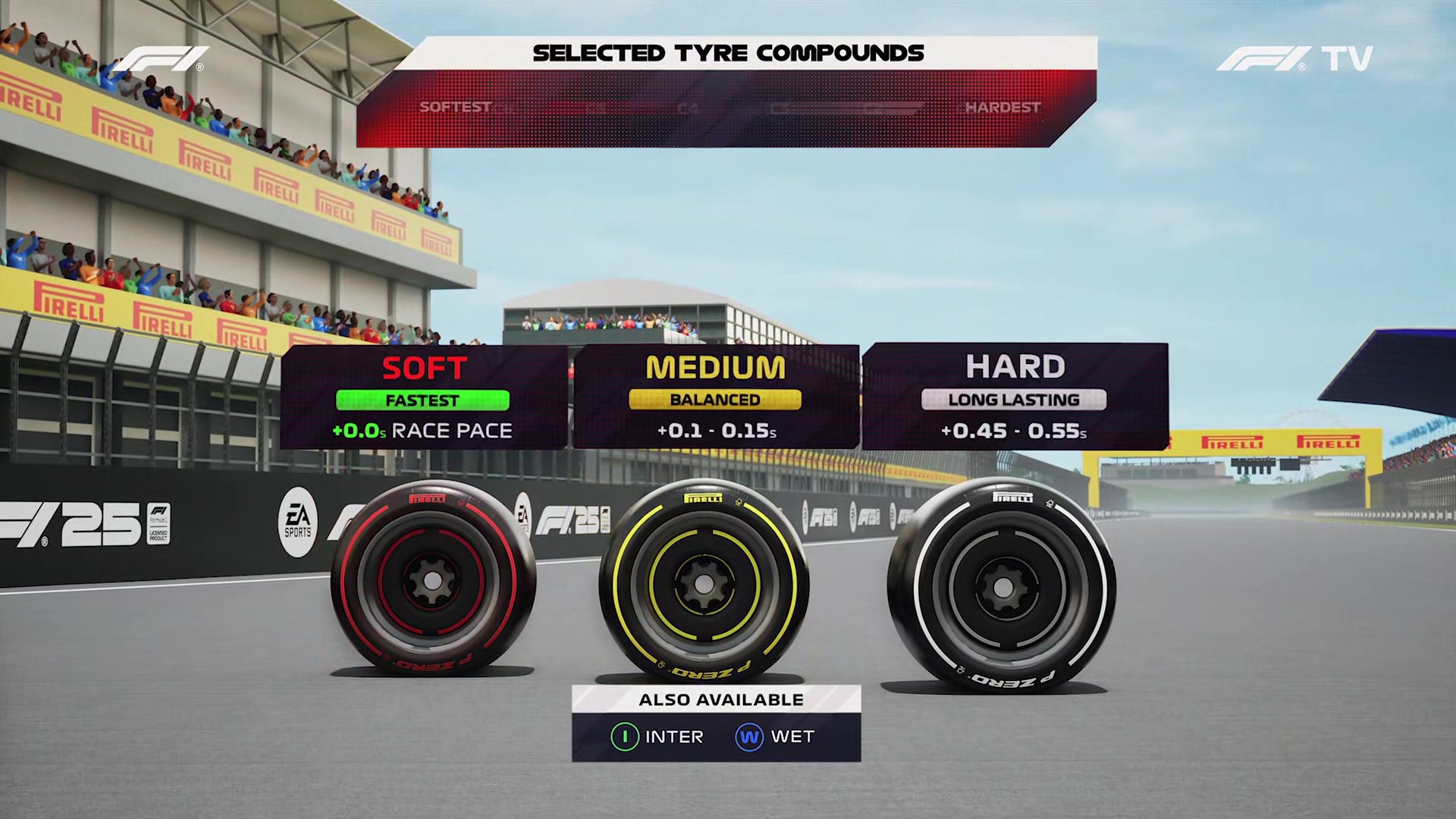Click the C4 marker on the compound scale
This screenshot has width=1456, height=819.
pos(686,108)
